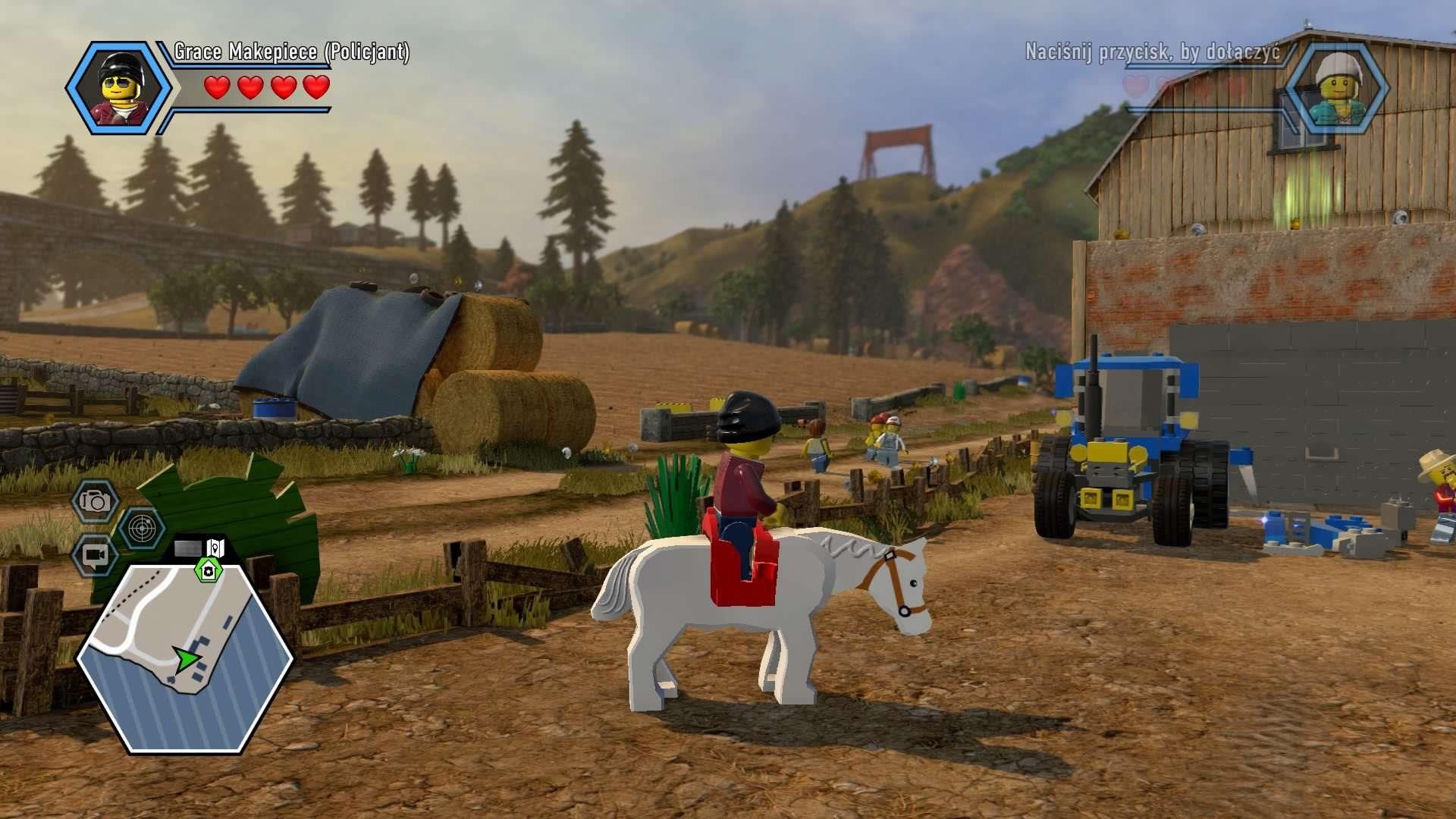Viewport: 1456px width, 819px height.
Task: Select the camera photo mode icon
Action: coord(95,500)
